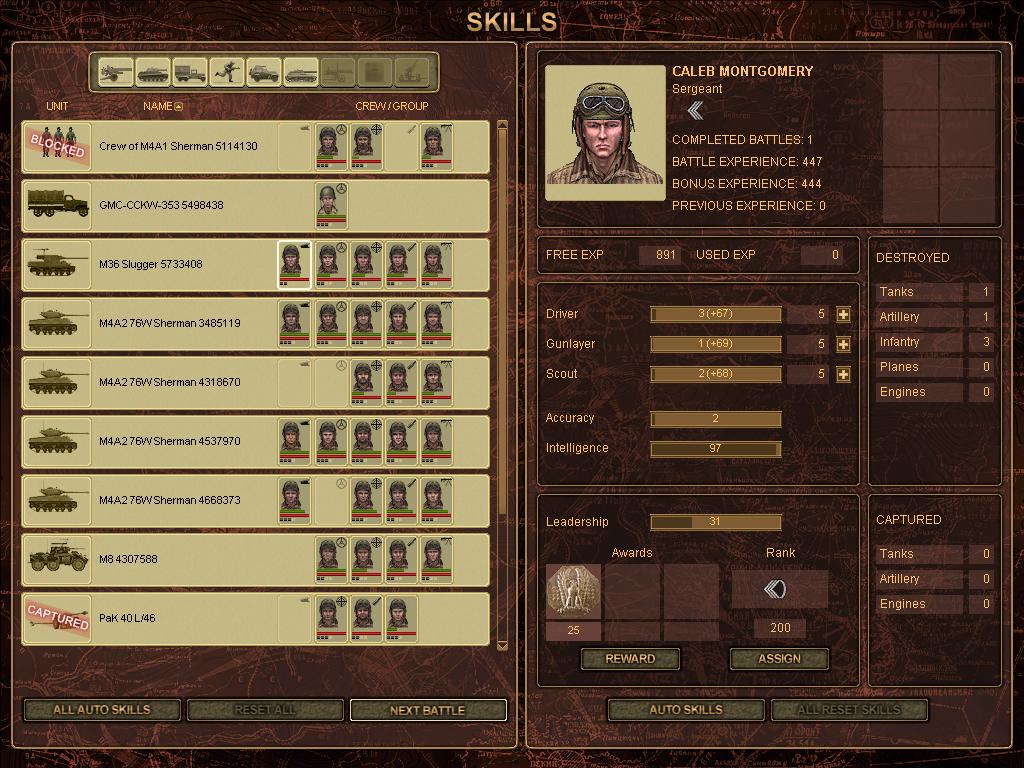Open the blocked M4A1 Sherman crew row
This screenshot has width=1024, height=768.
pyautogui.click(x=178, y=147)
